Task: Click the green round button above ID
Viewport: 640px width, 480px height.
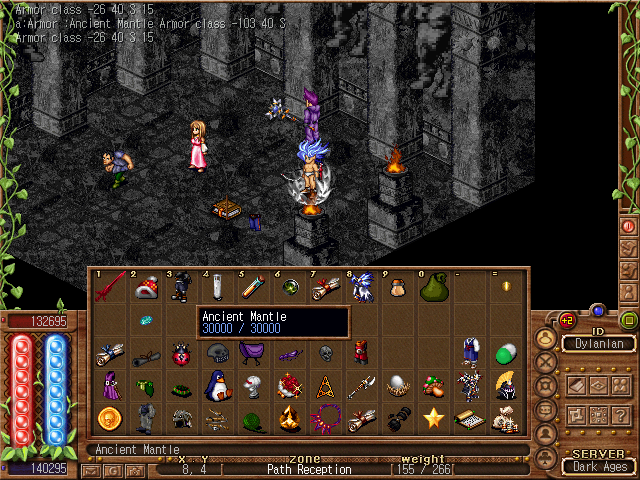Action: [629, 320]
